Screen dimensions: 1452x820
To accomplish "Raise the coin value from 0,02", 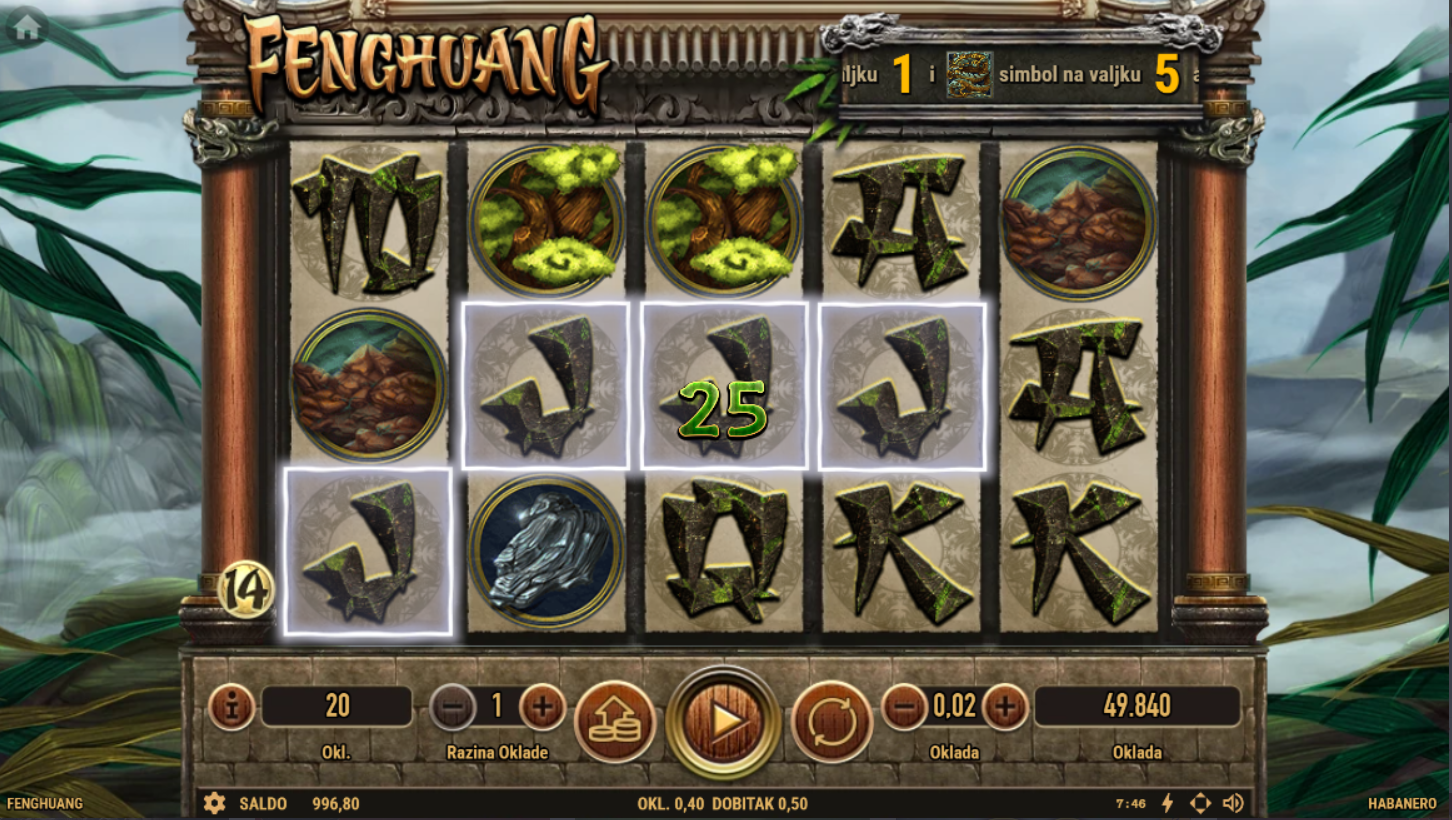I will click(1005, 707).
